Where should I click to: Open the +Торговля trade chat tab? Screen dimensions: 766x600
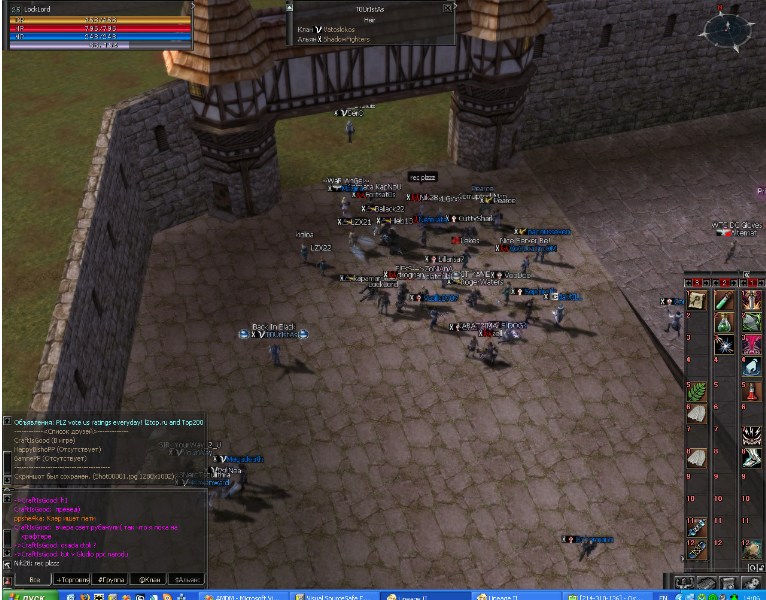tap(72, 579)
